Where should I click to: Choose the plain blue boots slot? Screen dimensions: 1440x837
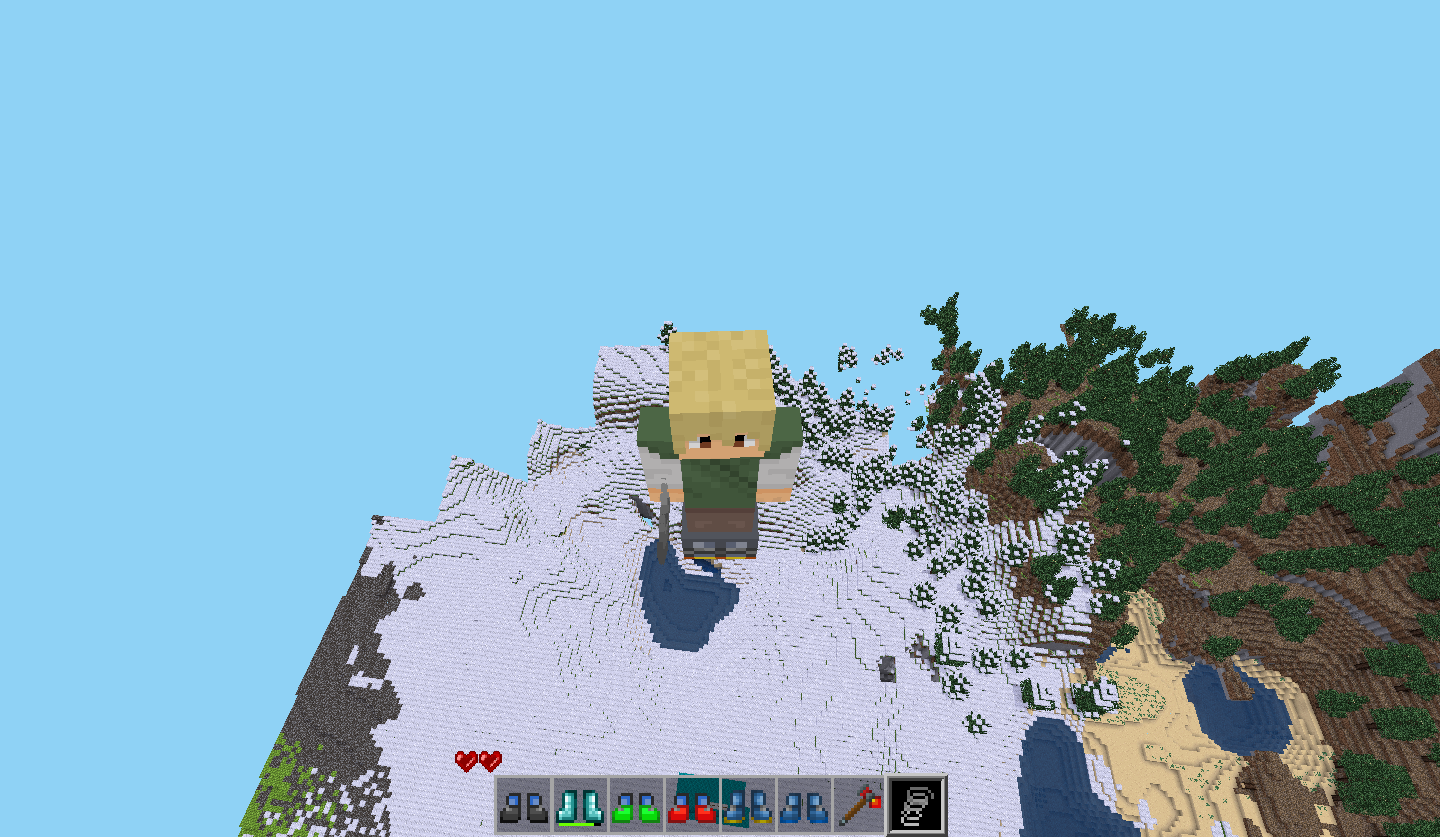coord(804,805)
